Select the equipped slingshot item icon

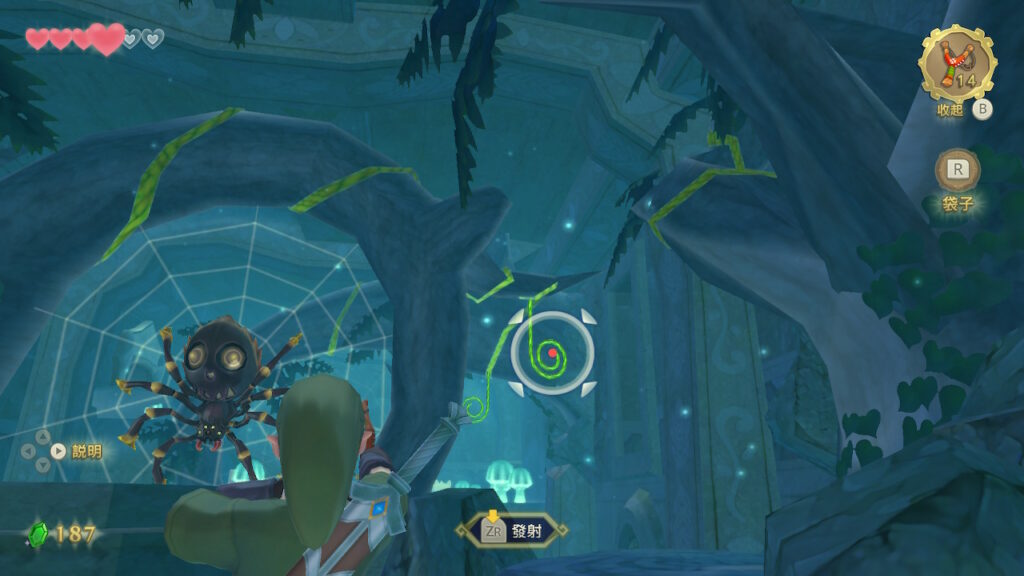click(957, 64)
